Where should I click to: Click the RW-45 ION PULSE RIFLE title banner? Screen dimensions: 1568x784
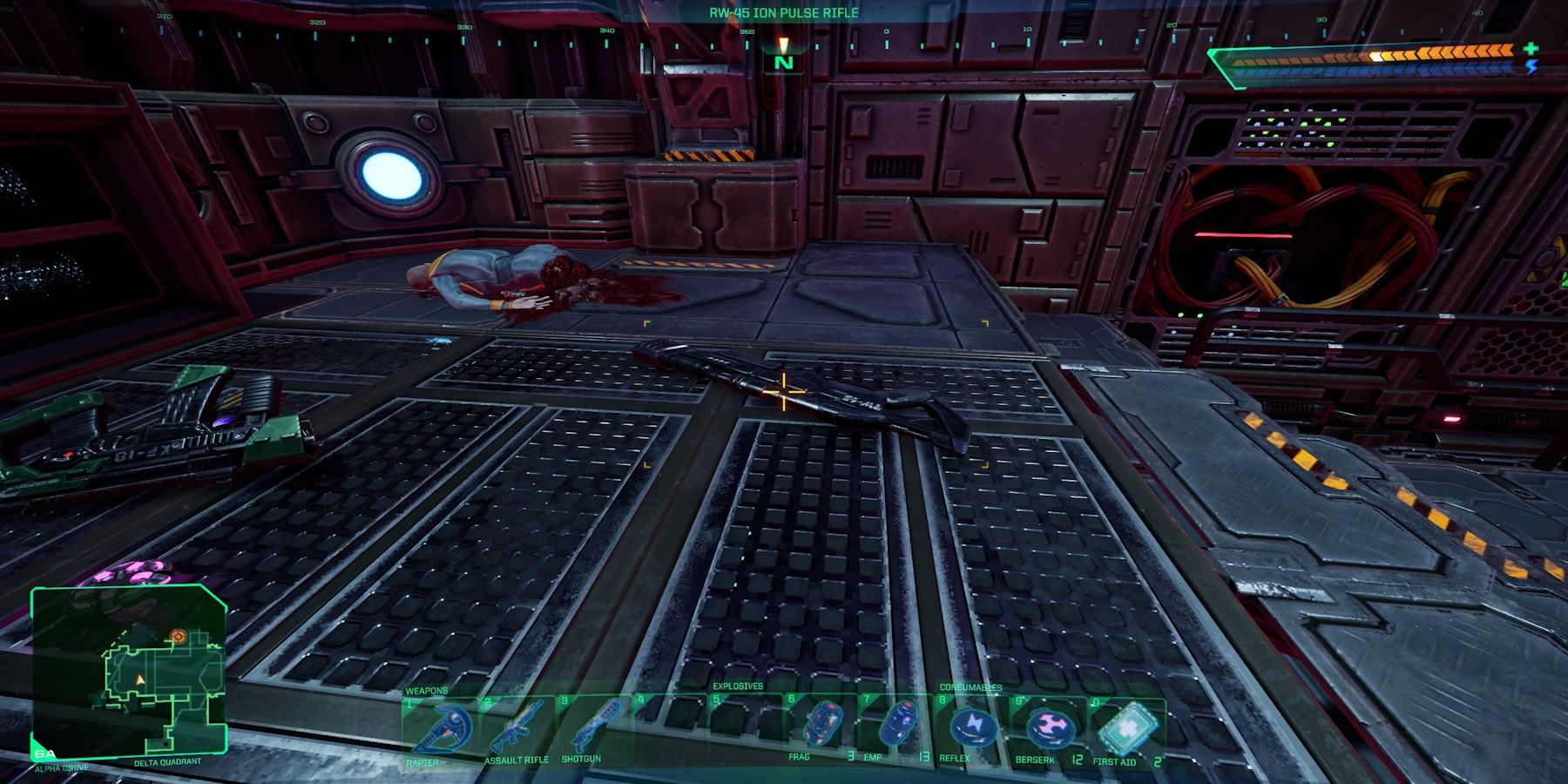pyautogui.click(x=782, y=13)
